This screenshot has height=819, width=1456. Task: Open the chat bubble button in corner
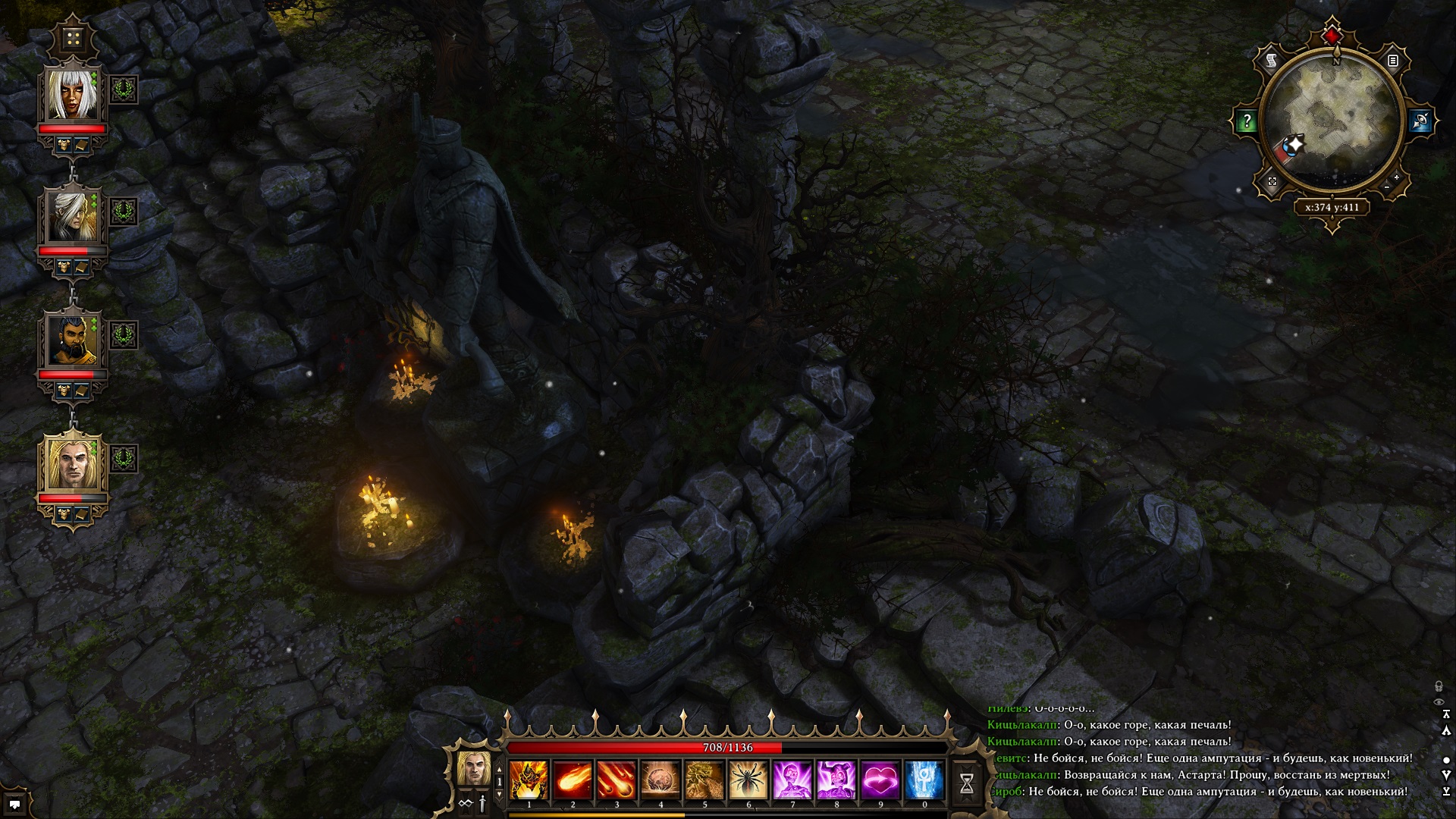14,804
